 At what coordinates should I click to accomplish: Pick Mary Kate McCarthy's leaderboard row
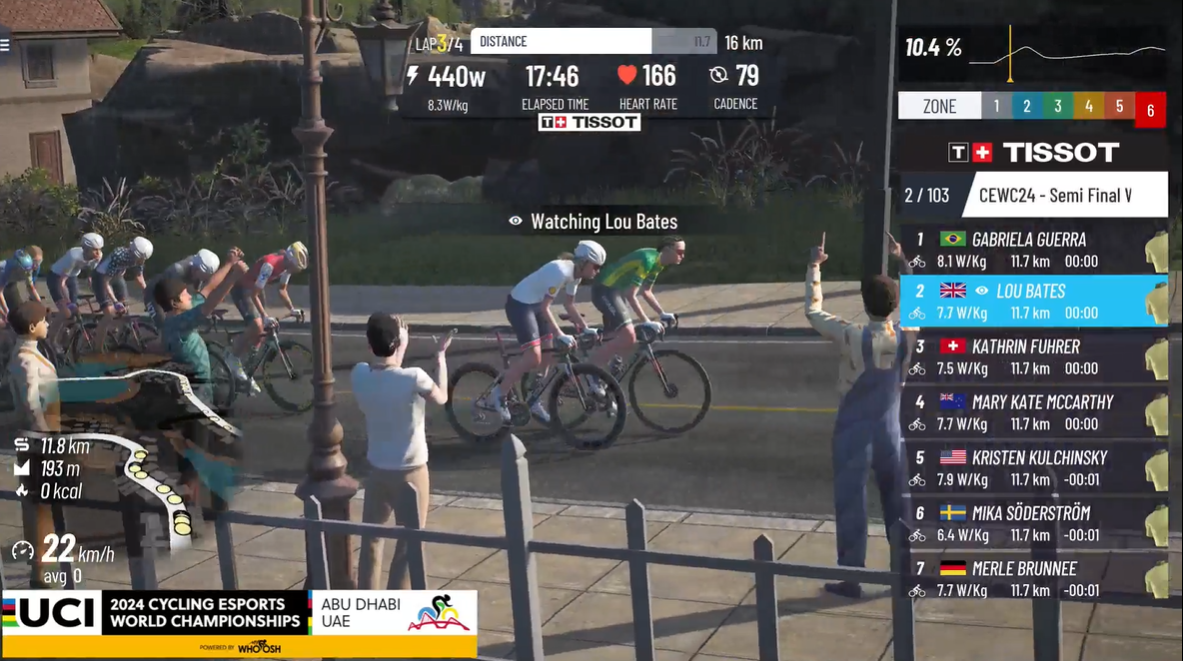click(1029, 413)
